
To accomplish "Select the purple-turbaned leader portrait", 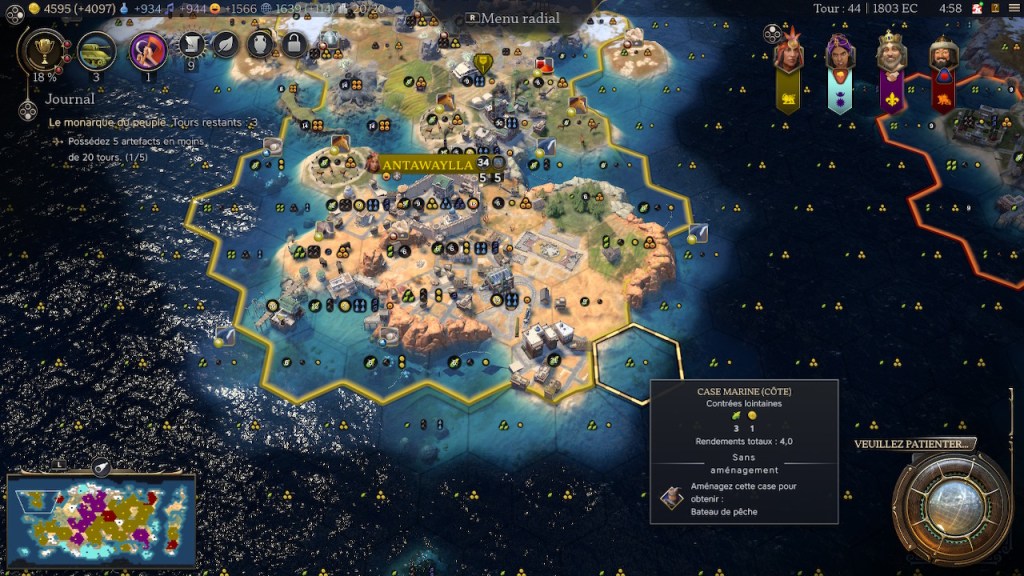I will point(840,55).
